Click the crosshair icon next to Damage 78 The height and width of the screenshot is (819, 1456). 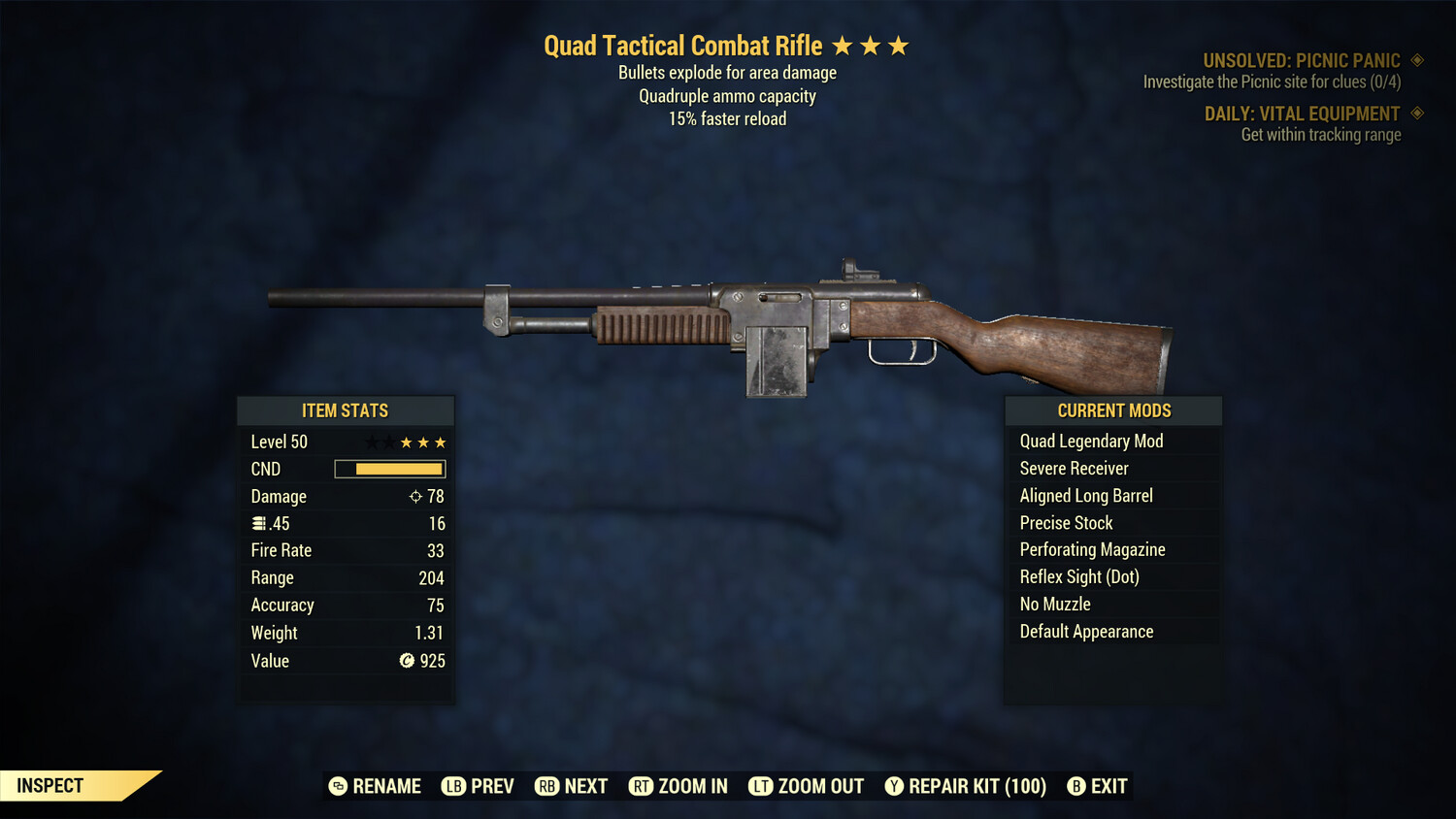pyautogui.click(x=414, y=496)
